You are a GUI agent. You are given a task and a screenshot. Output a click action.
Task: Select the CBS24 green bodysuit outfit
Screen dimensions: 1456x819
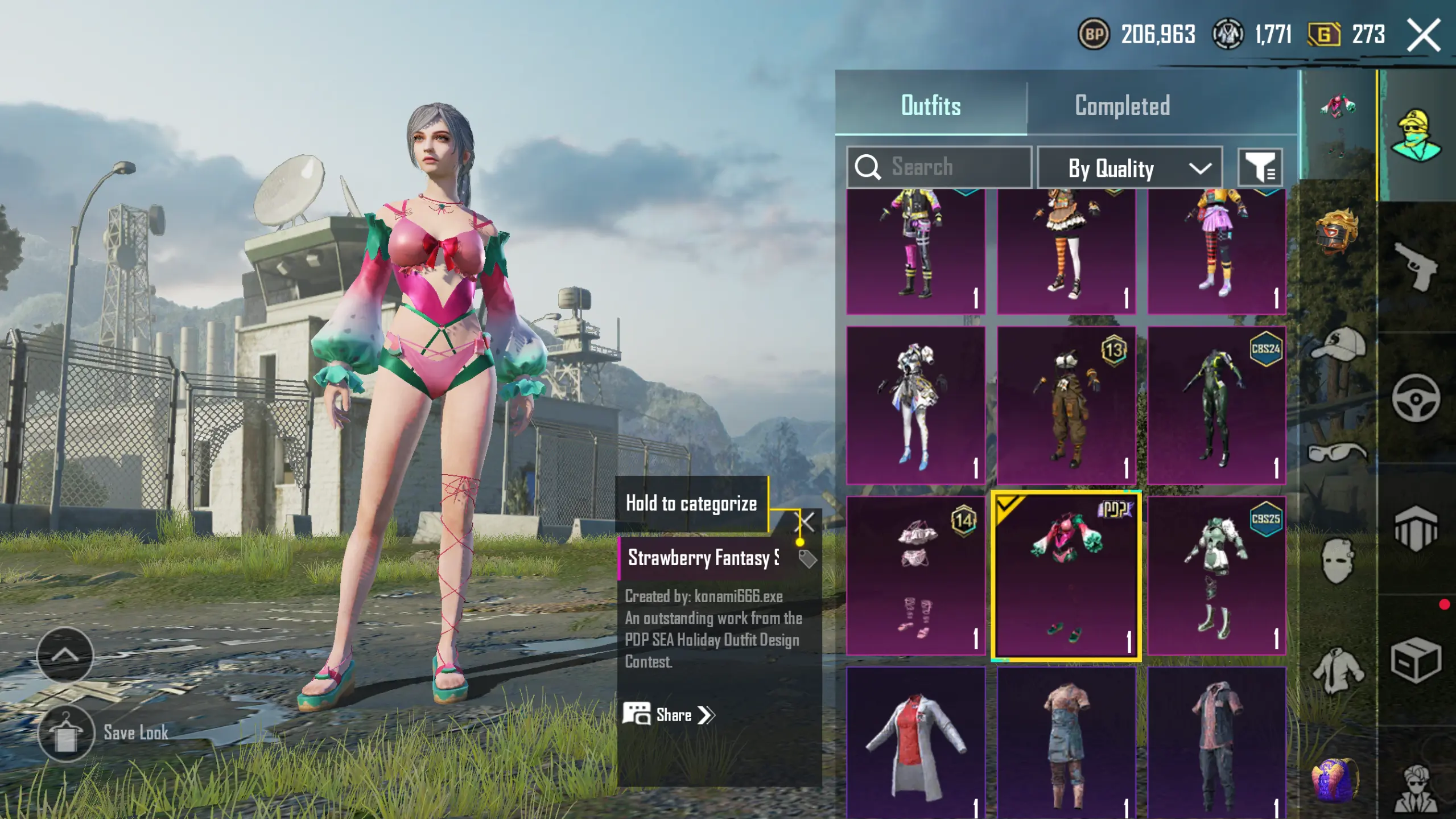pos(1216,405)
